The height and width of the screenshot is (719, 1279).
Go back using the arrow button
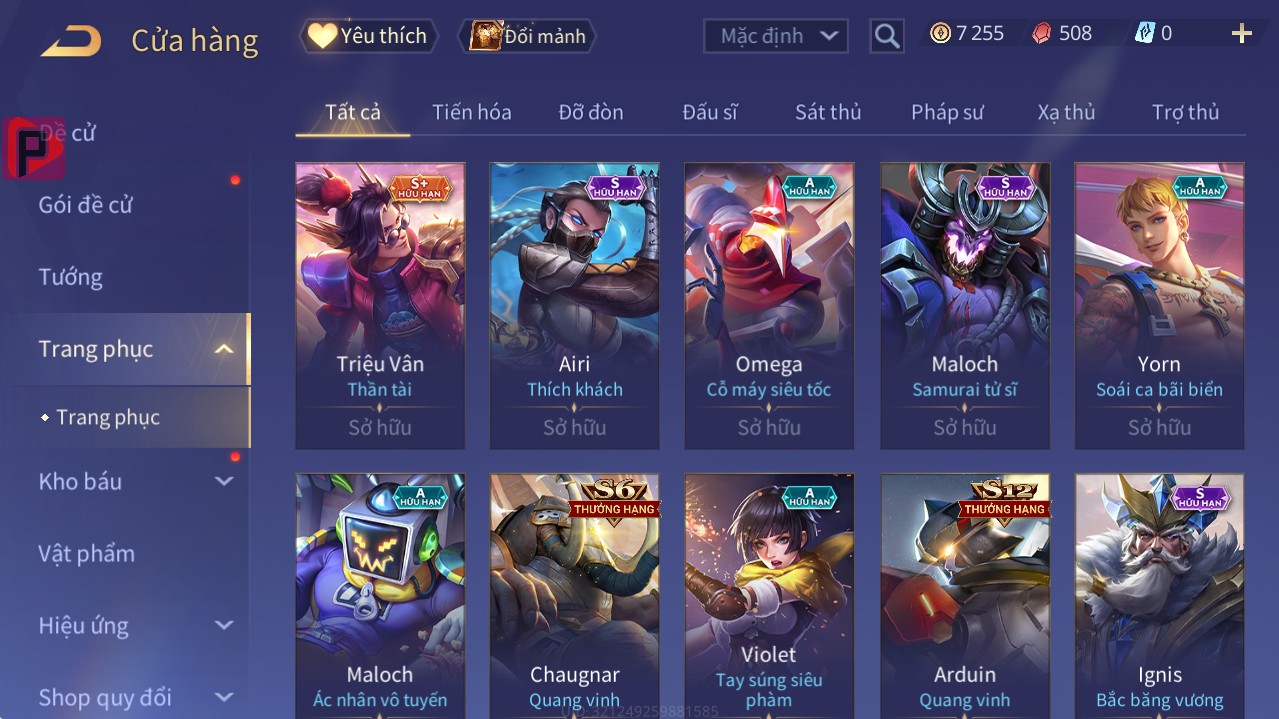[x=71, y=41]
